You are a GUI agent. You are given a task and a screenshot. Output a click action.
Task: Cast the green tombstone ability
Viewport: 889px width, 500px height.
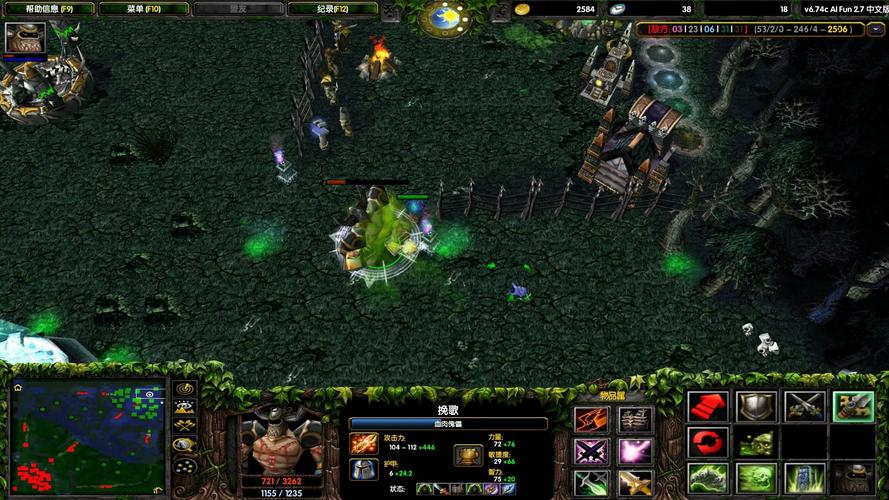point(804,478)
